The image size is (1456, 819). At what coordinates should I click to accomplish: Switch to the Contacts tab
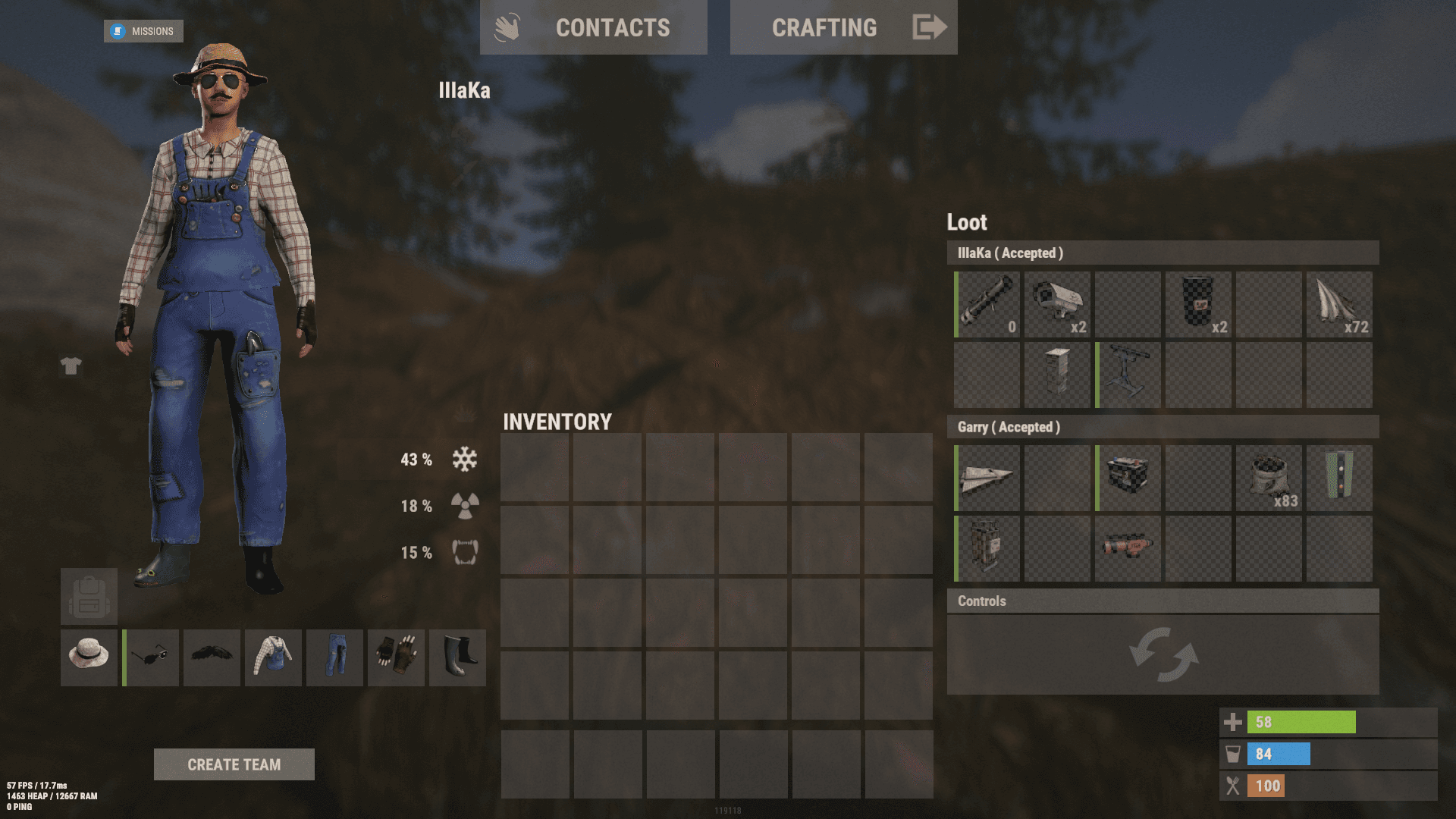pos(594,28)
